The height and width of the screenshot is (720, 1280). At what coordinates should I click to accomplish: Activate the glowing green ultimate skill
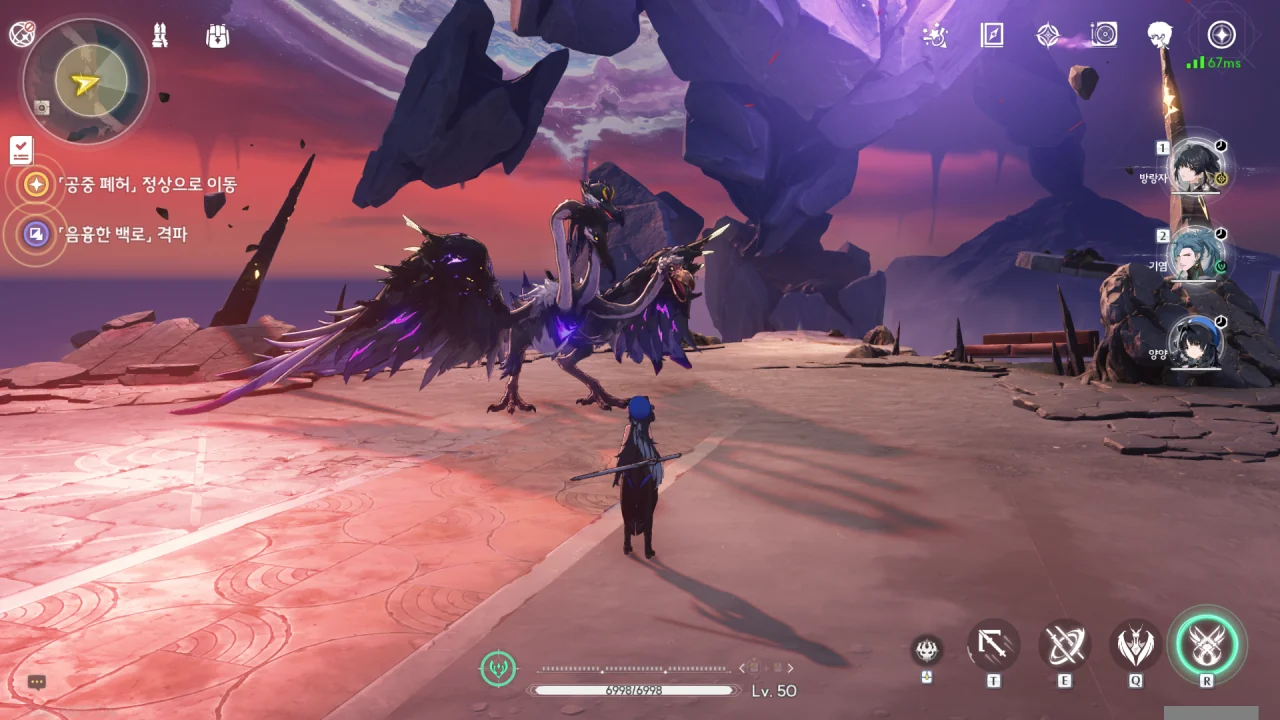point(1209,645)
